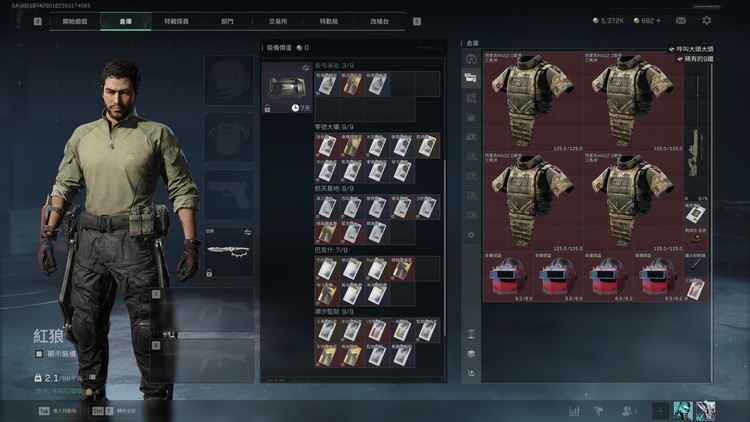Image resolution: width=750 pixels, height=422 pixels.
Task: Go to the 部門 tab
Action: click(228, 20)
